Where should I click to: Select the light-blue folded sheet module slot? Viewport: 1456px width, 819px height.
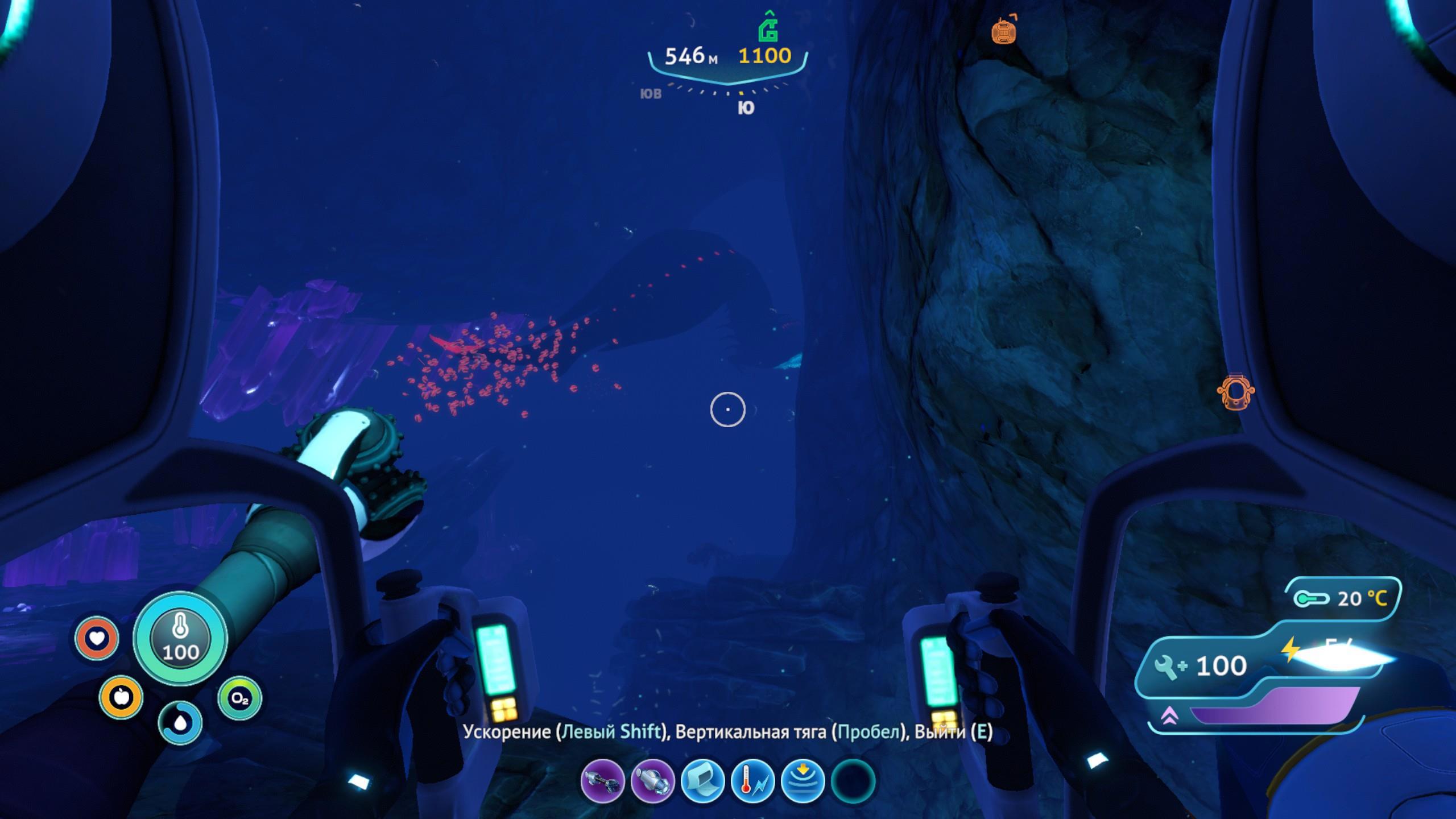coord(702,781)
